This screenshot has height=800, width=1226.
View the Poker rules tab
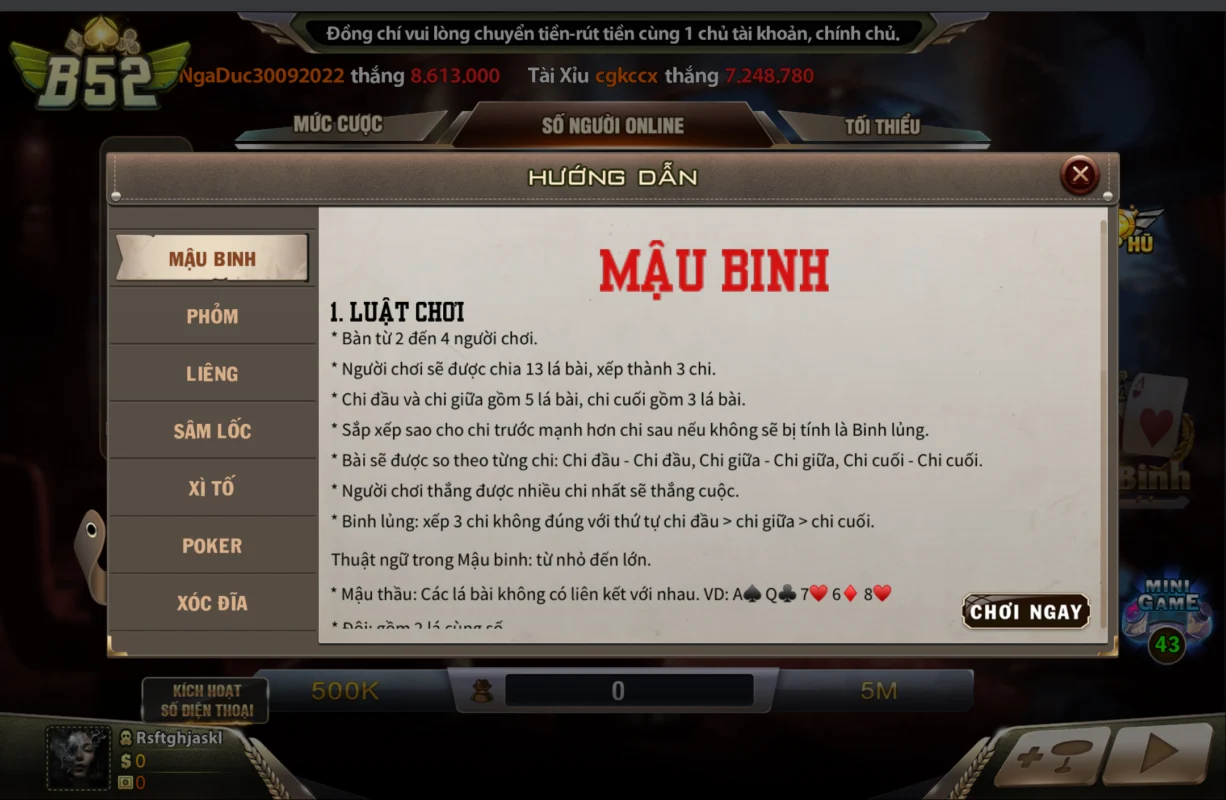[212, 546]
